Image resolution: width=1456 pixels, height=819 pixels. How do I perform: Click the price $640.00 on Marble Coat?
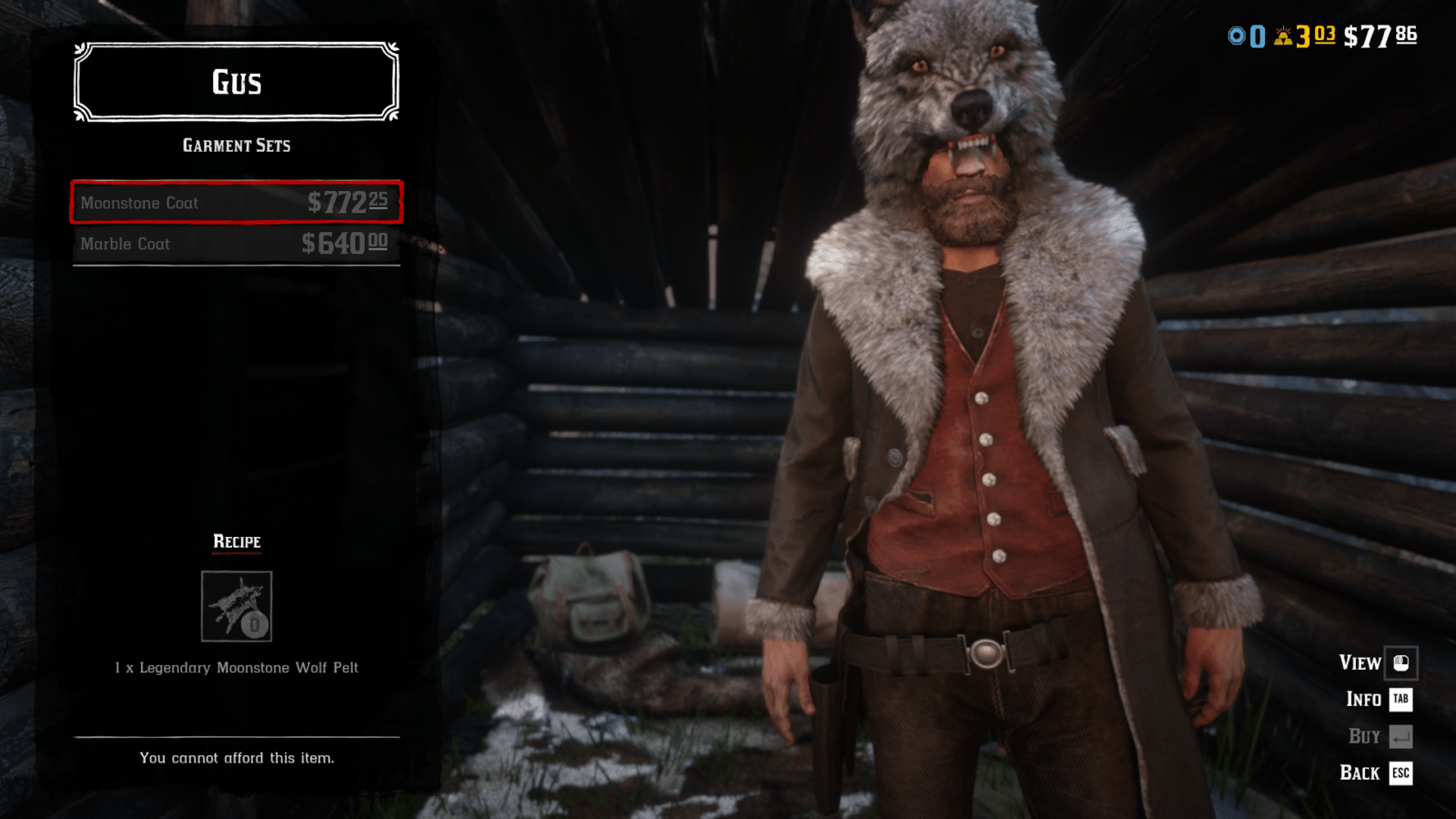click(346, 243)
